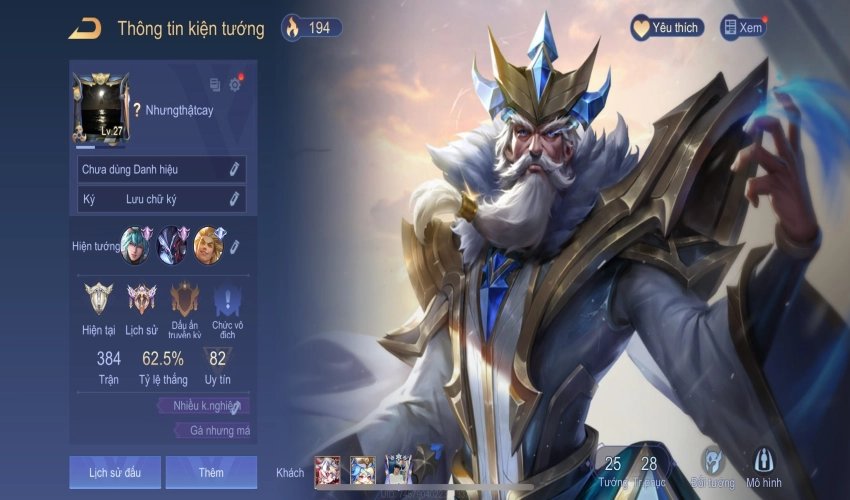Viewport: 850px width, 500px height.
Task: Select the first visitor avatar beside Khách
Action: pos(328,470)
